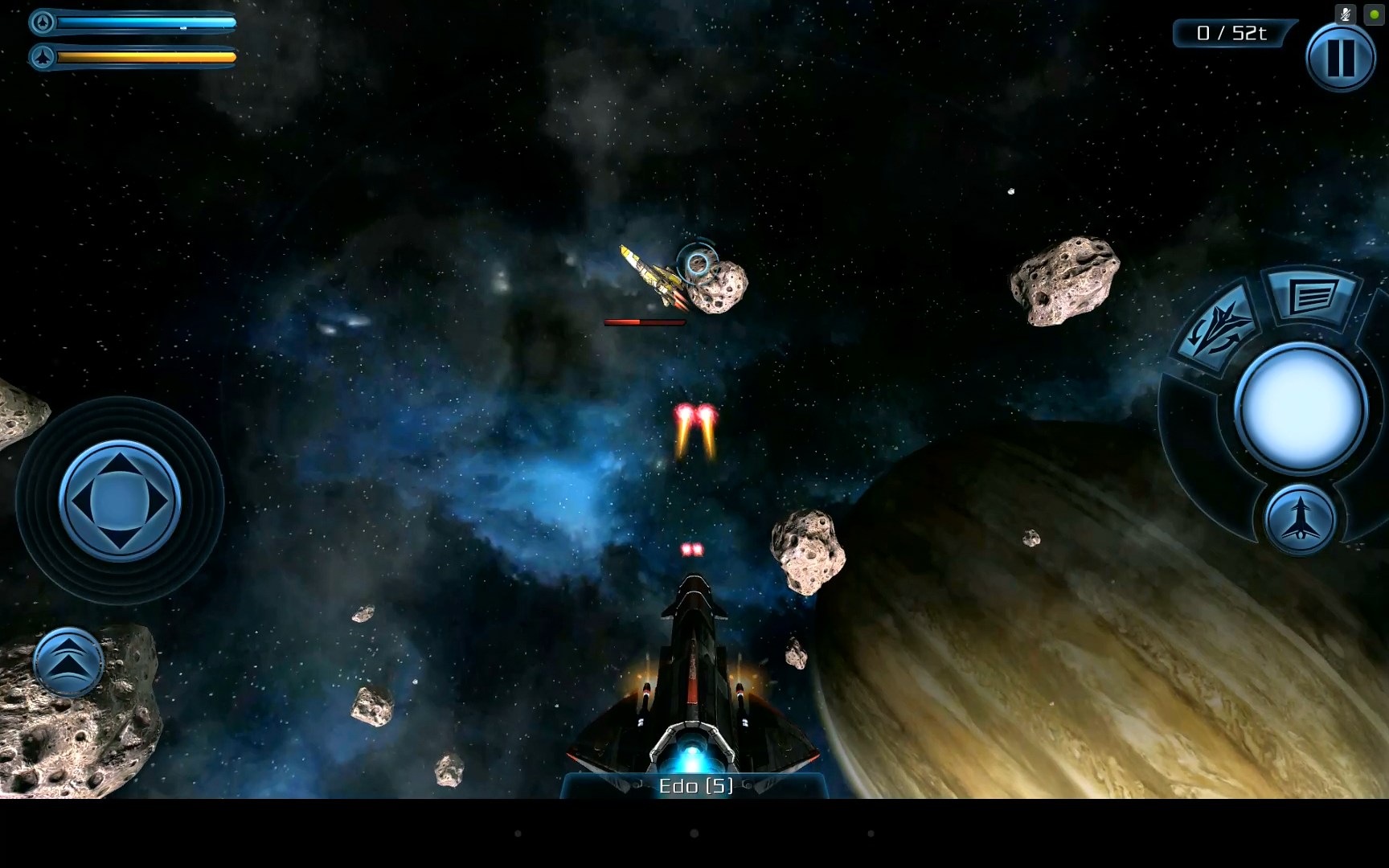This screenshot has width=1389, height=868.
Task: Open recent apps from the navigation bar
Action: click(x=871, y=833)
